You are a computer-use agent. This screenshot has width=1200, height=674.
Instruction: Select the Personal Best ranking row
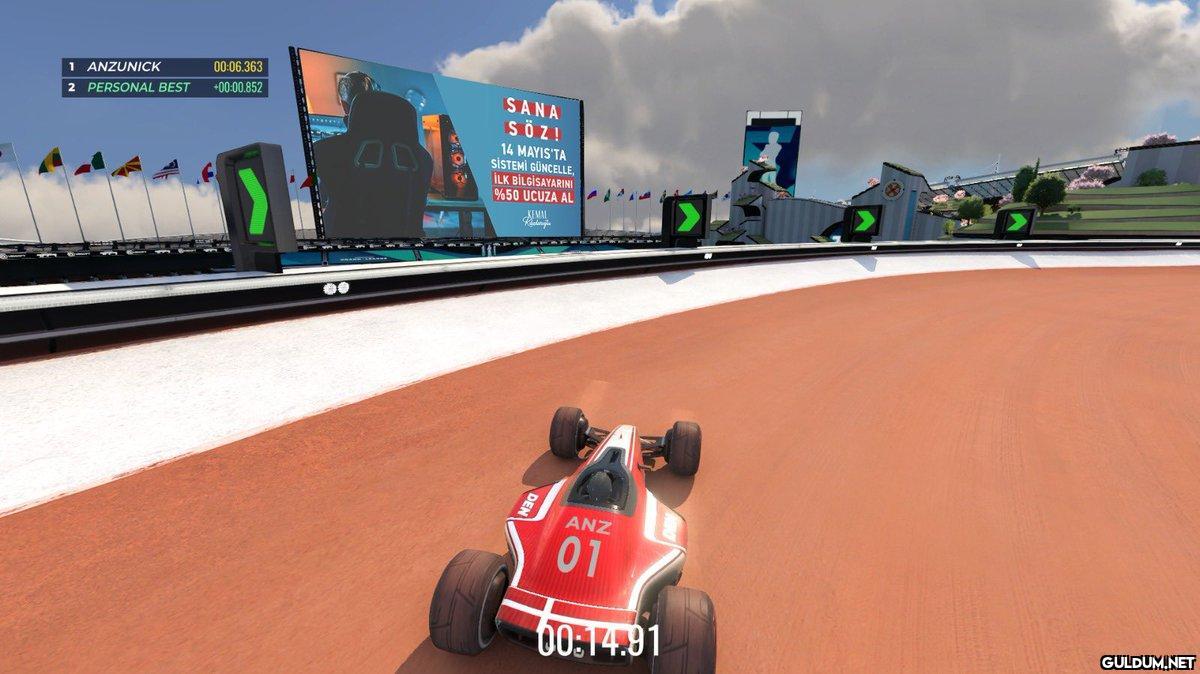[x=165, y=87]
